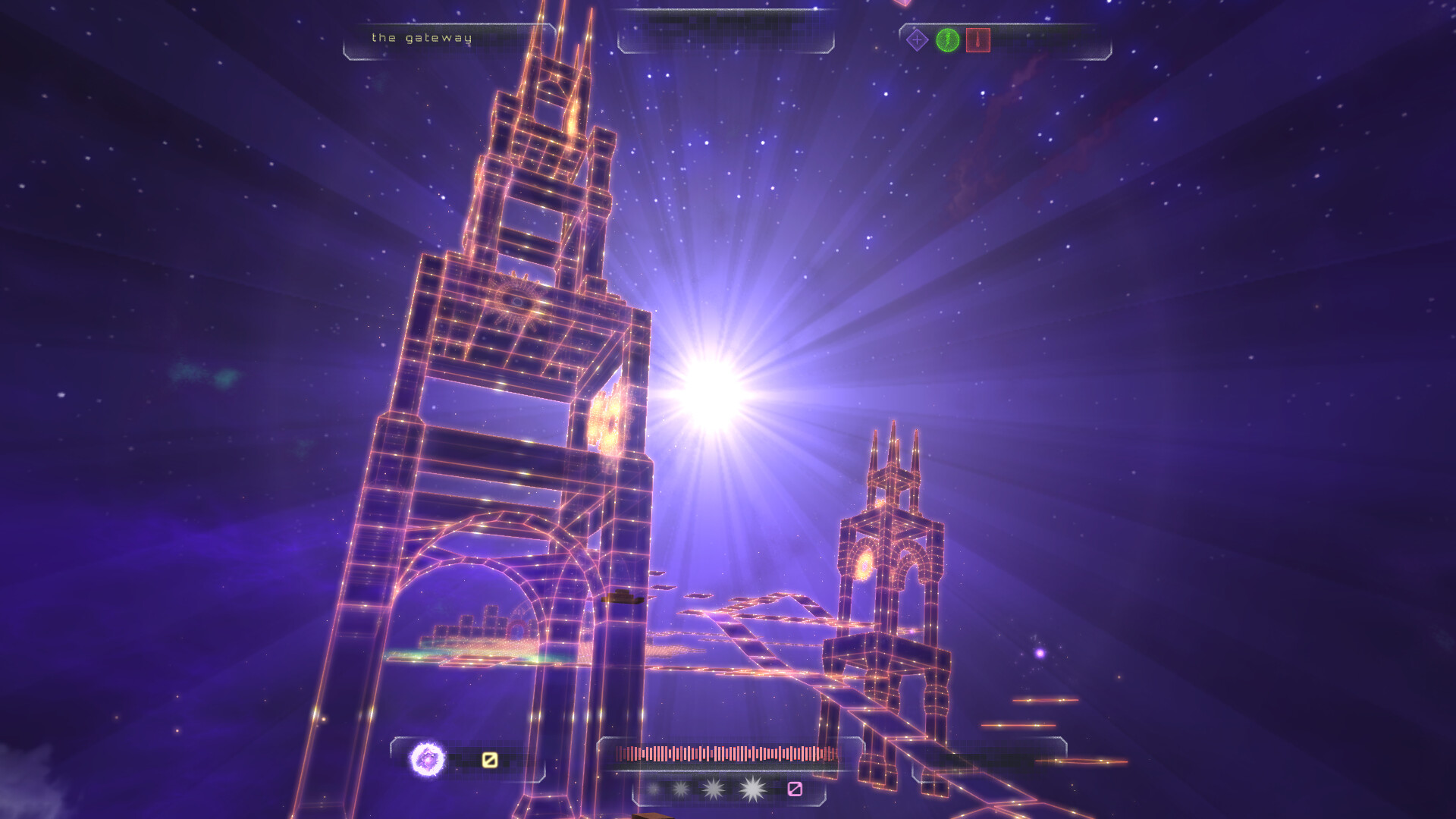Toggle the pink zero counter badge
Screen dimensions: 1456x819
(x=794, y=789)
